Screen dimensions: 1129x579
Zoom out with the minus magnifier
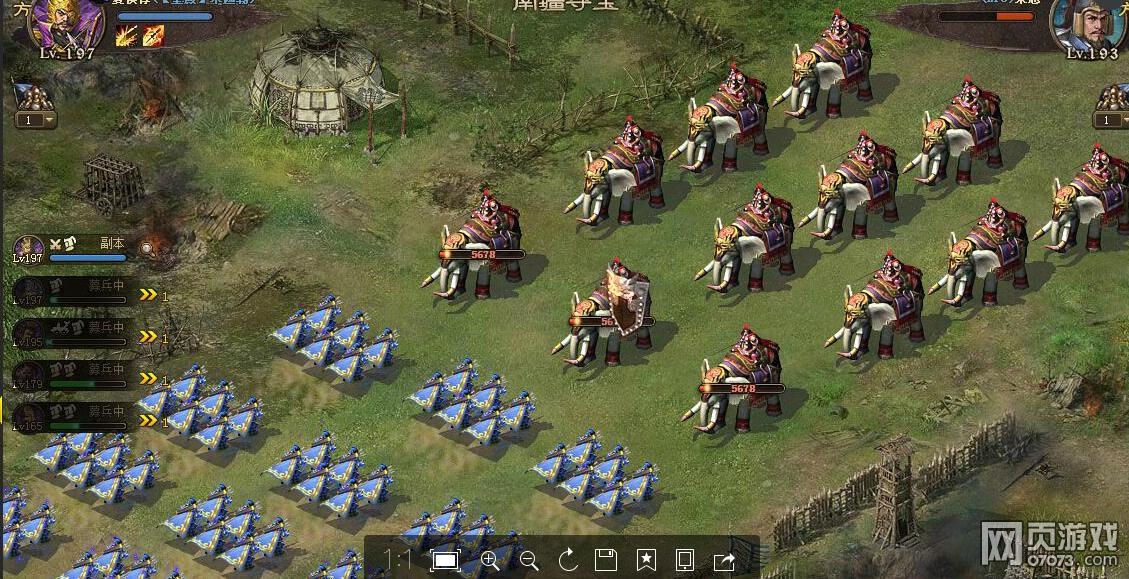tap(529, 560)
